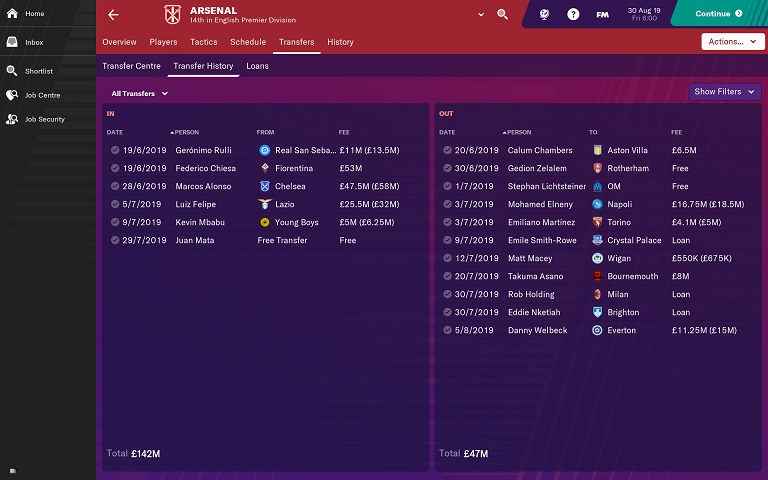Image resolution: width=768 pixels, height=480 pixels.
Task: View the Loans sub-tab
Action: pos(257,66)
